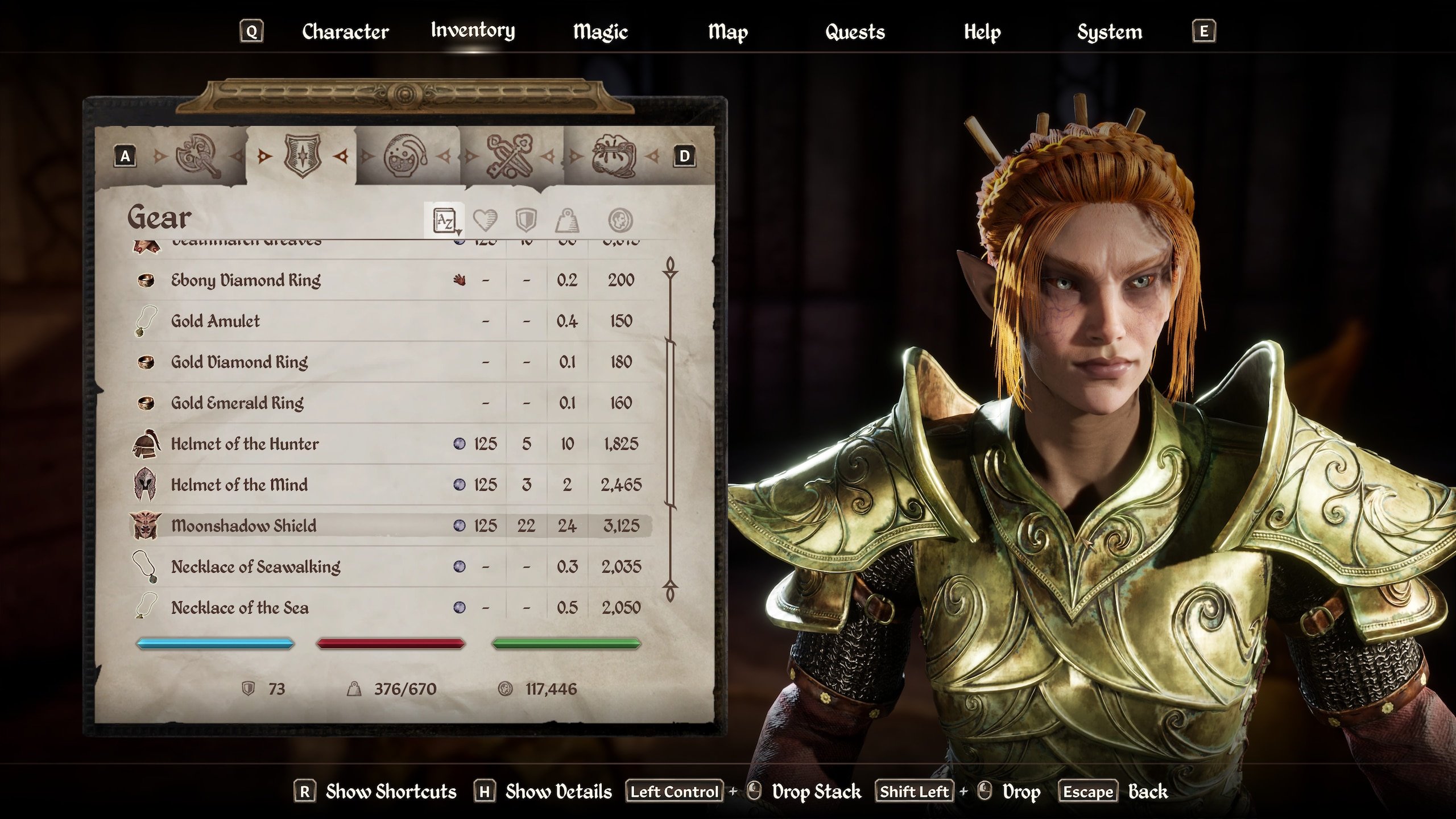Select the Ebony Diamond Ring

[x=246, y=280]
